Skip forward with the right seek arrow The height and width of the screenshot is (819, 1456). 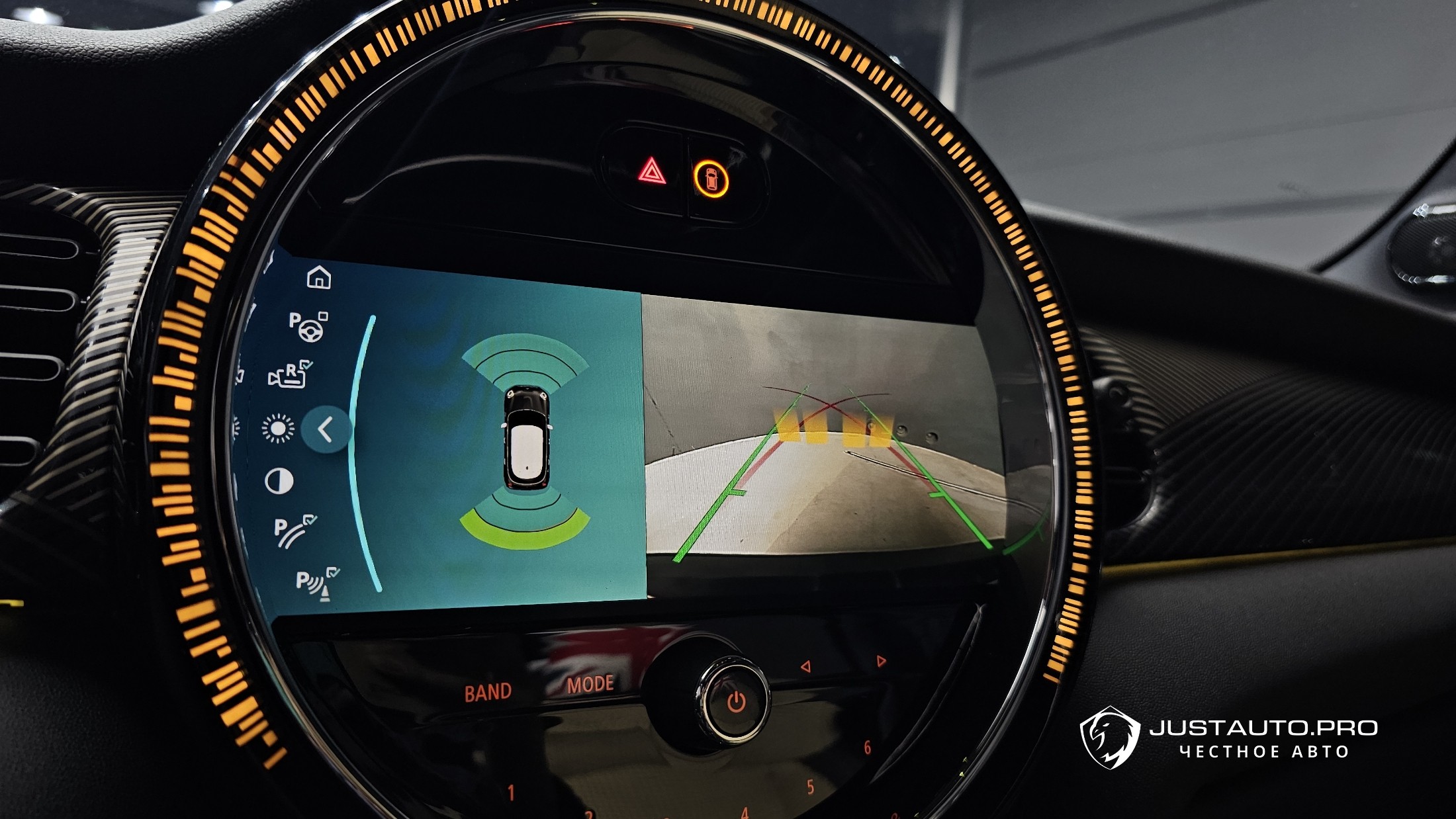click(x=880, y=661)
